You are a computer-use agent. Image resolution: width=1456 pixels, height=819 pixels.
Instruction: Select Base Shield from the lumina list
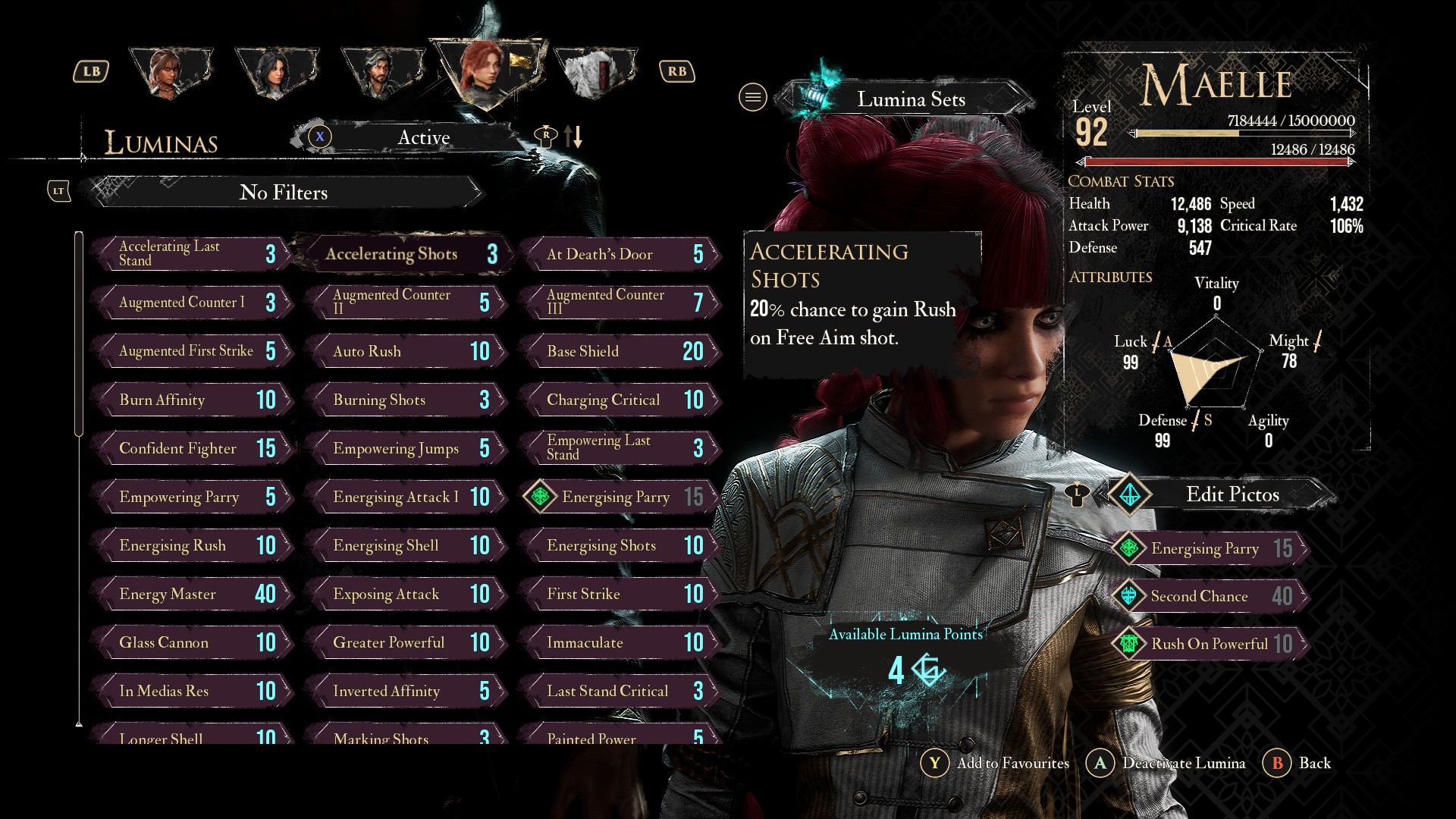pyautogui.click(x=618, y=351)
